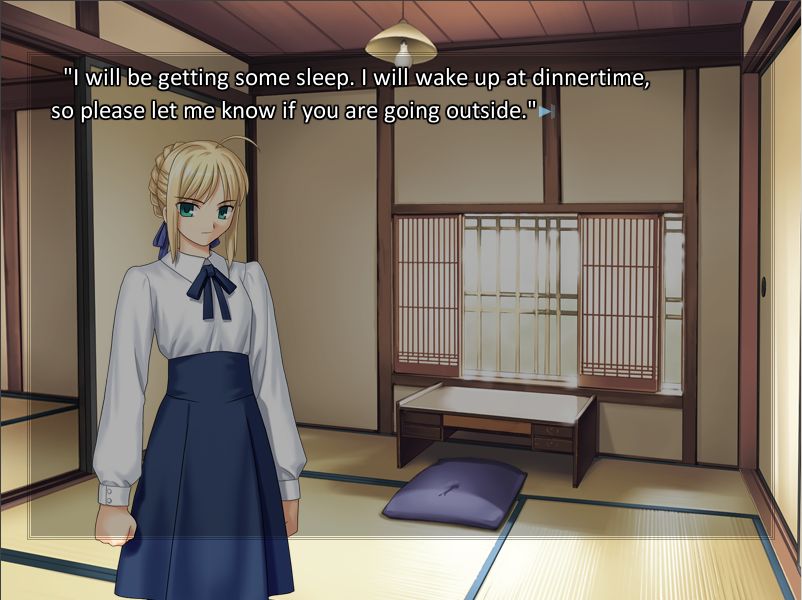This screenshot has height=600, width=802.
Task: Click the blue continue arrow after the dialogue
Action: click(x=545, y=112)
